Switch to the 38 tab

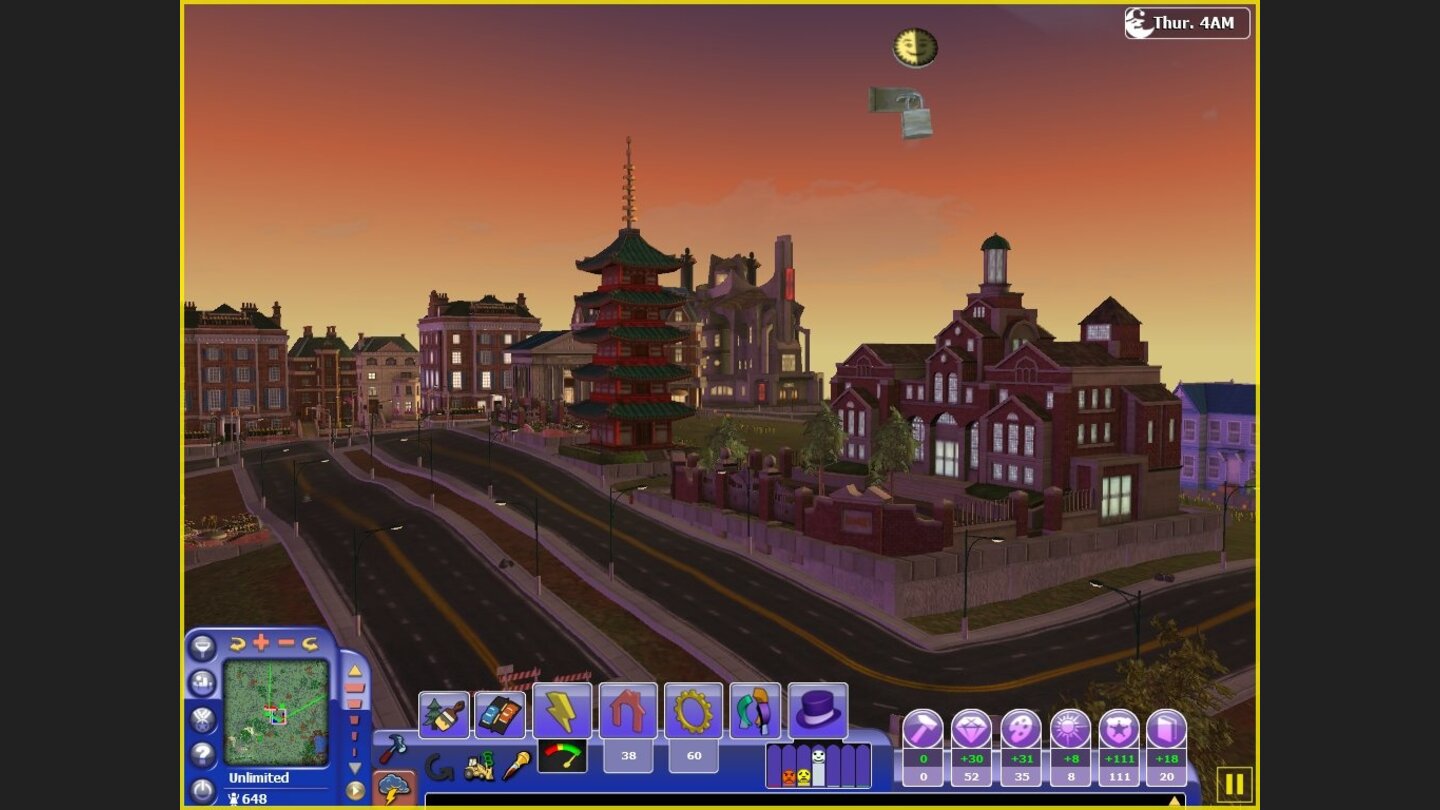(x=628, y=756)
